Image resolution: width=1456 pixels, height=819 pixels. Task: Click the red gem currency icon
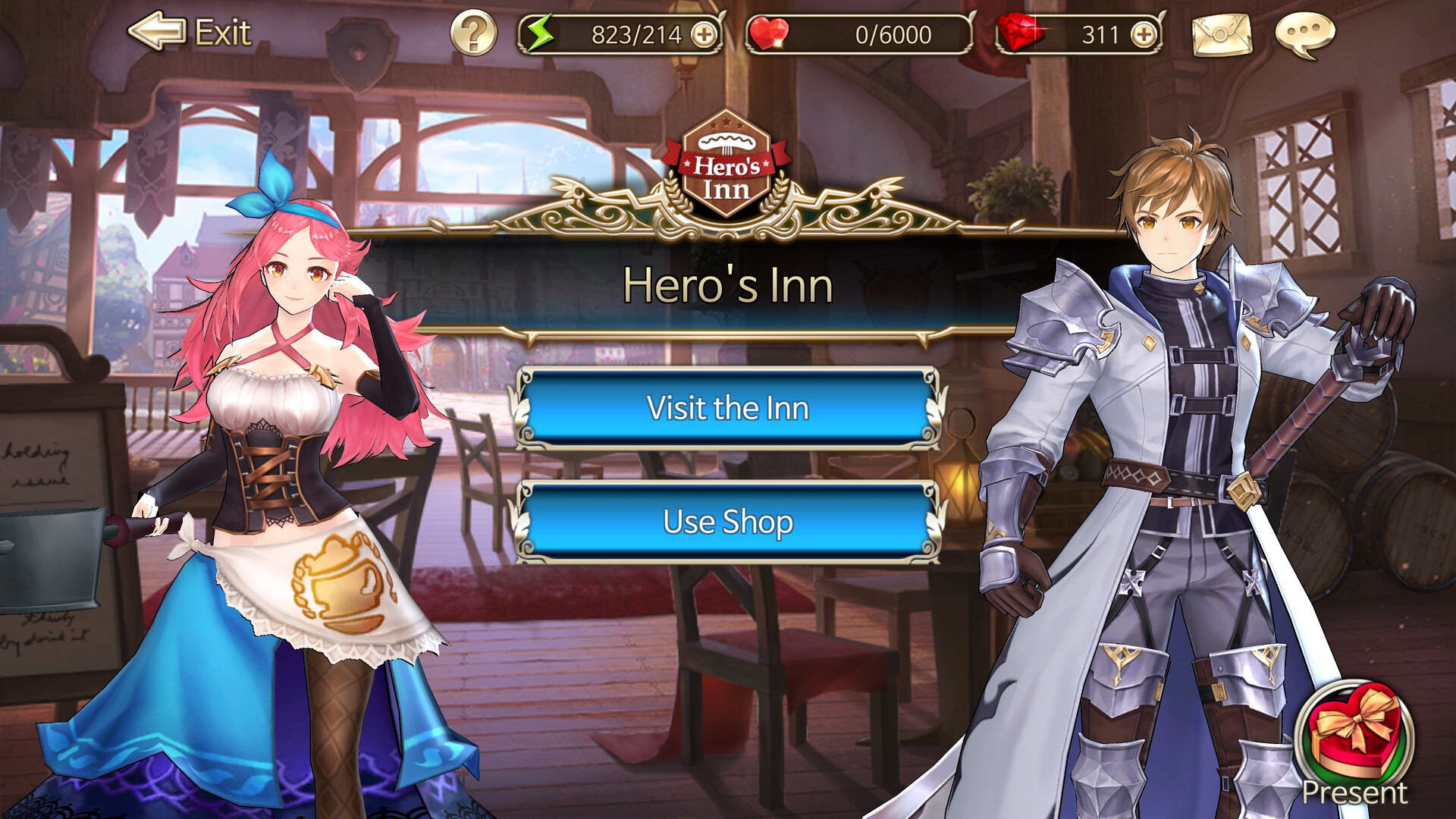click(x=1020, y=33)
